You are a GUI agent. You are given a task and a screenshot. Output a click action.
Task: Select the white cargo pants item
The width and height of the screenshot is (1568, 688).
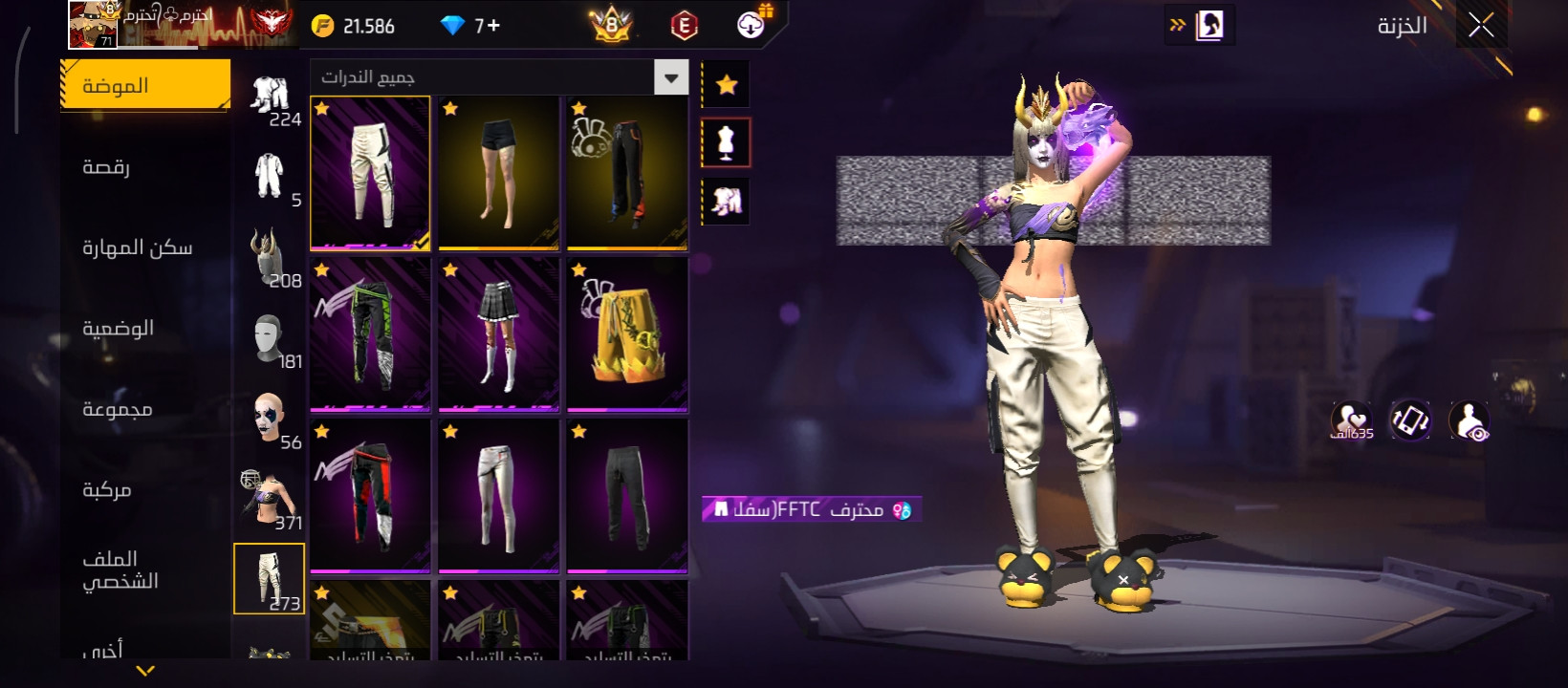click(x=370, y=173)
